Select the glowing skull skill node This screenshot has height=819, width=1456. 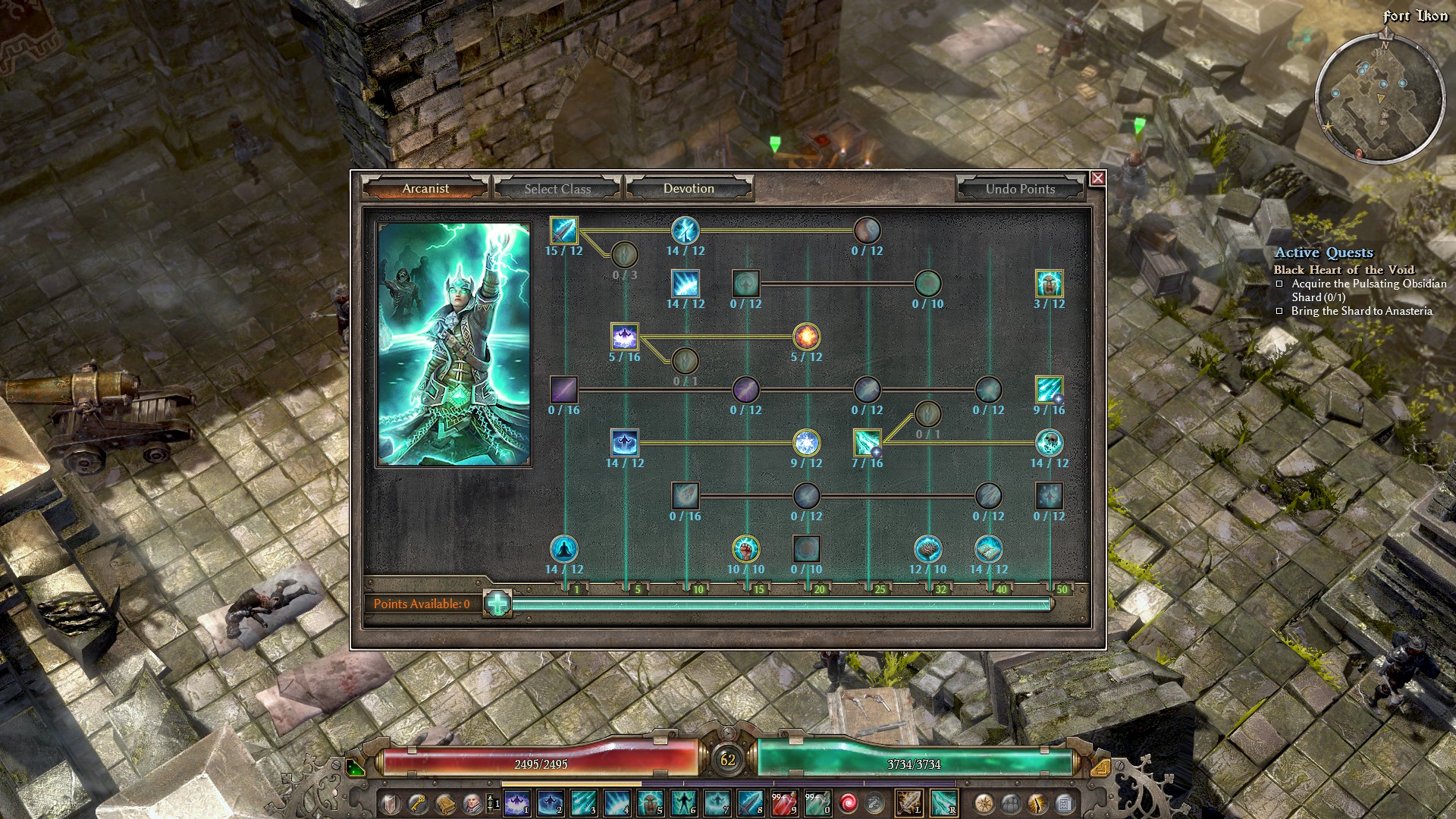point(1049,442)
